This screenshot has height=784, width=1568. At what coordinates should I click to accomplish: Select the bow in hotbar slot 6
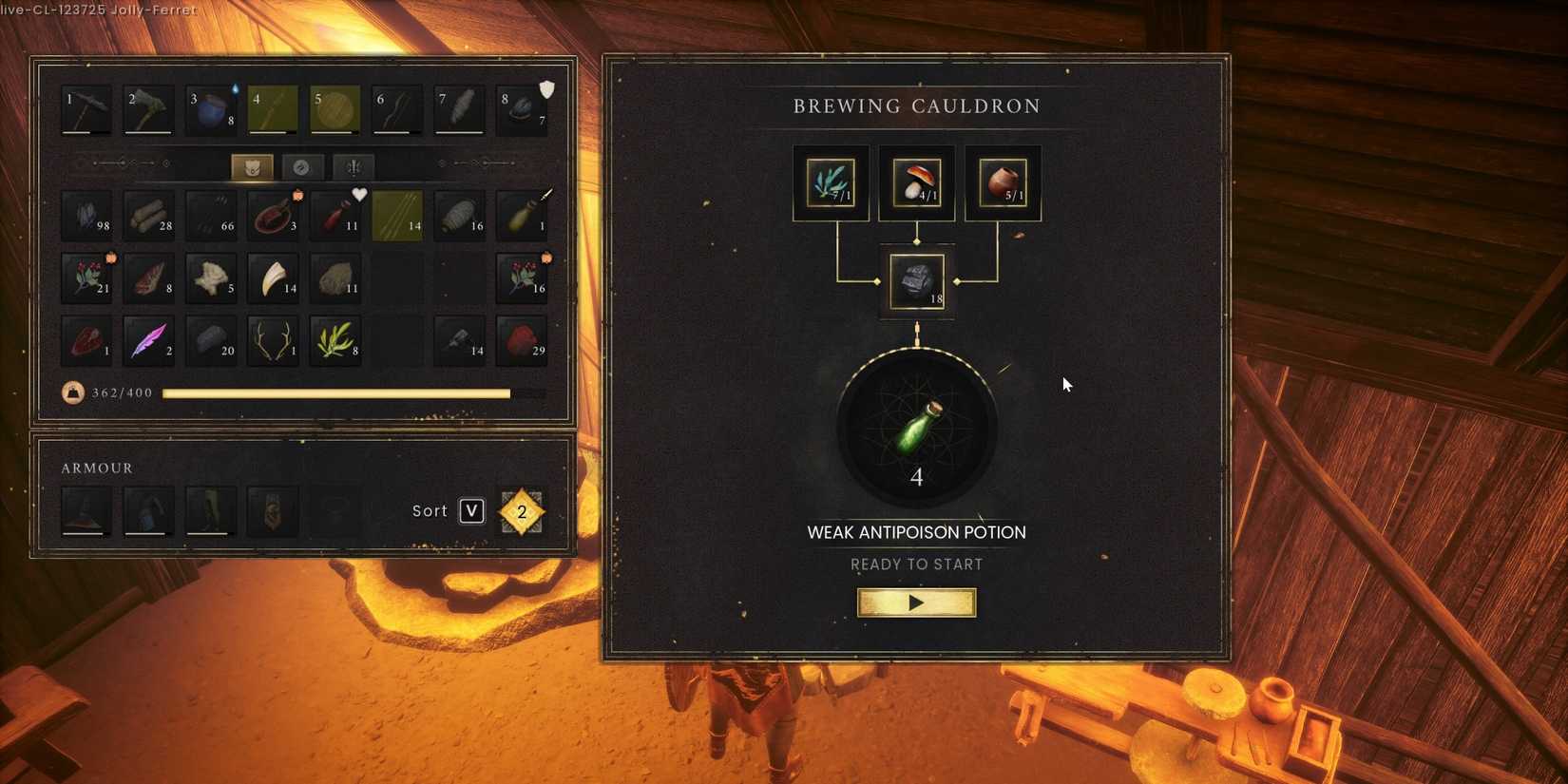396,108
